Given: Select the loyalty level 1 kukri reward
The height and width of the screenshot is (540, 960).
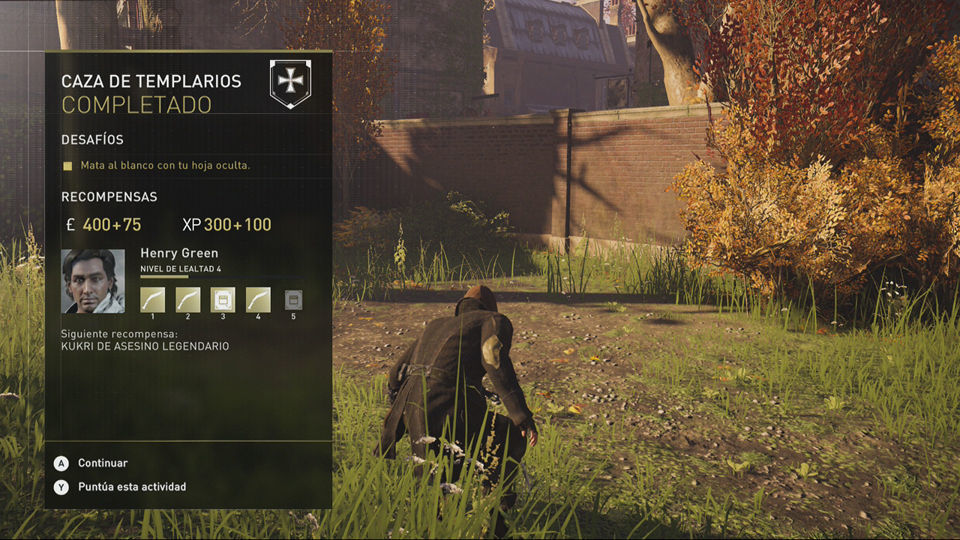Looking at the screenshot, I should click(152, 299).
